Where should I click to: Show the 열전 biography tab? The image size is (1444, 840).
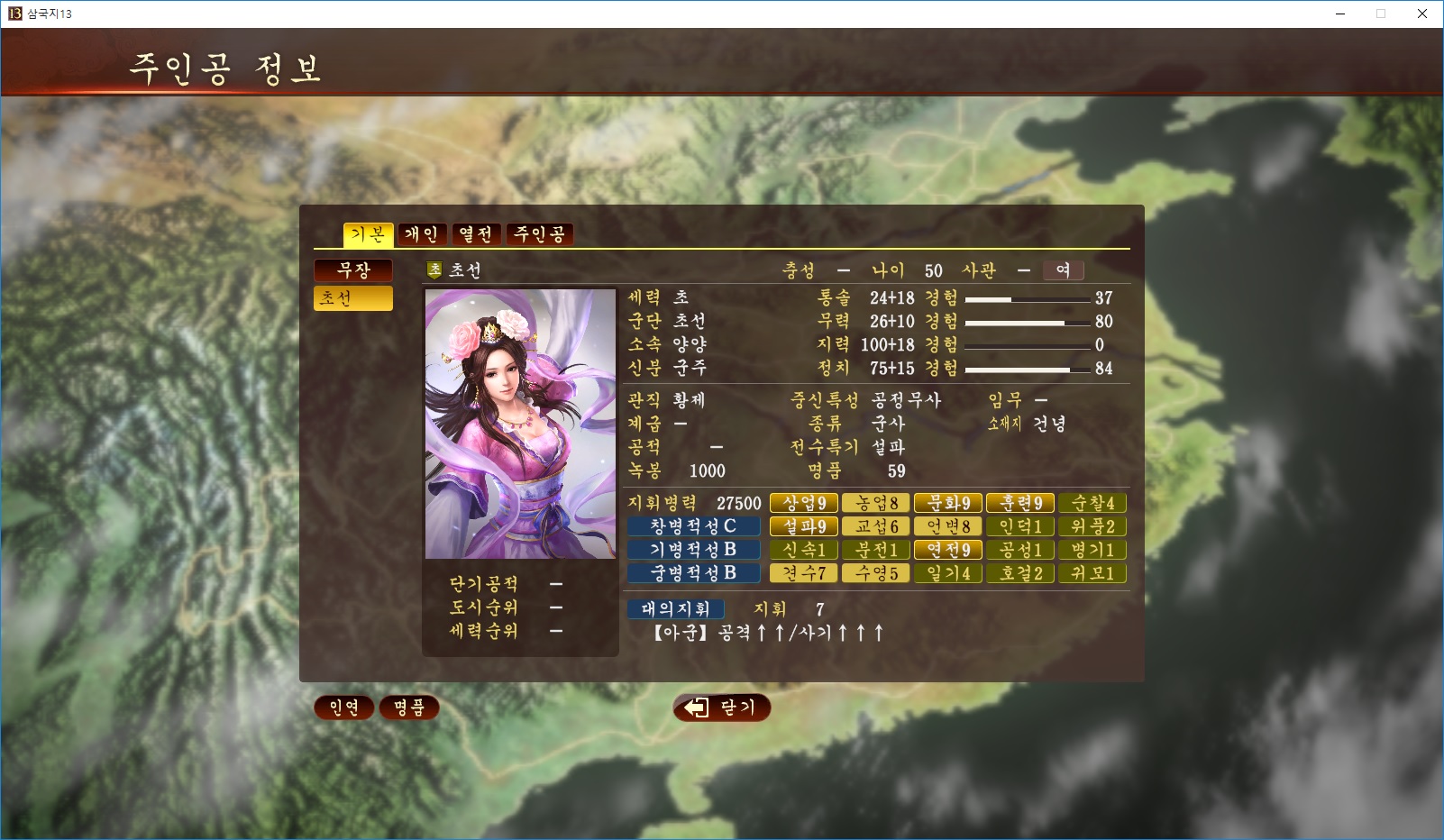click(477, 234)
